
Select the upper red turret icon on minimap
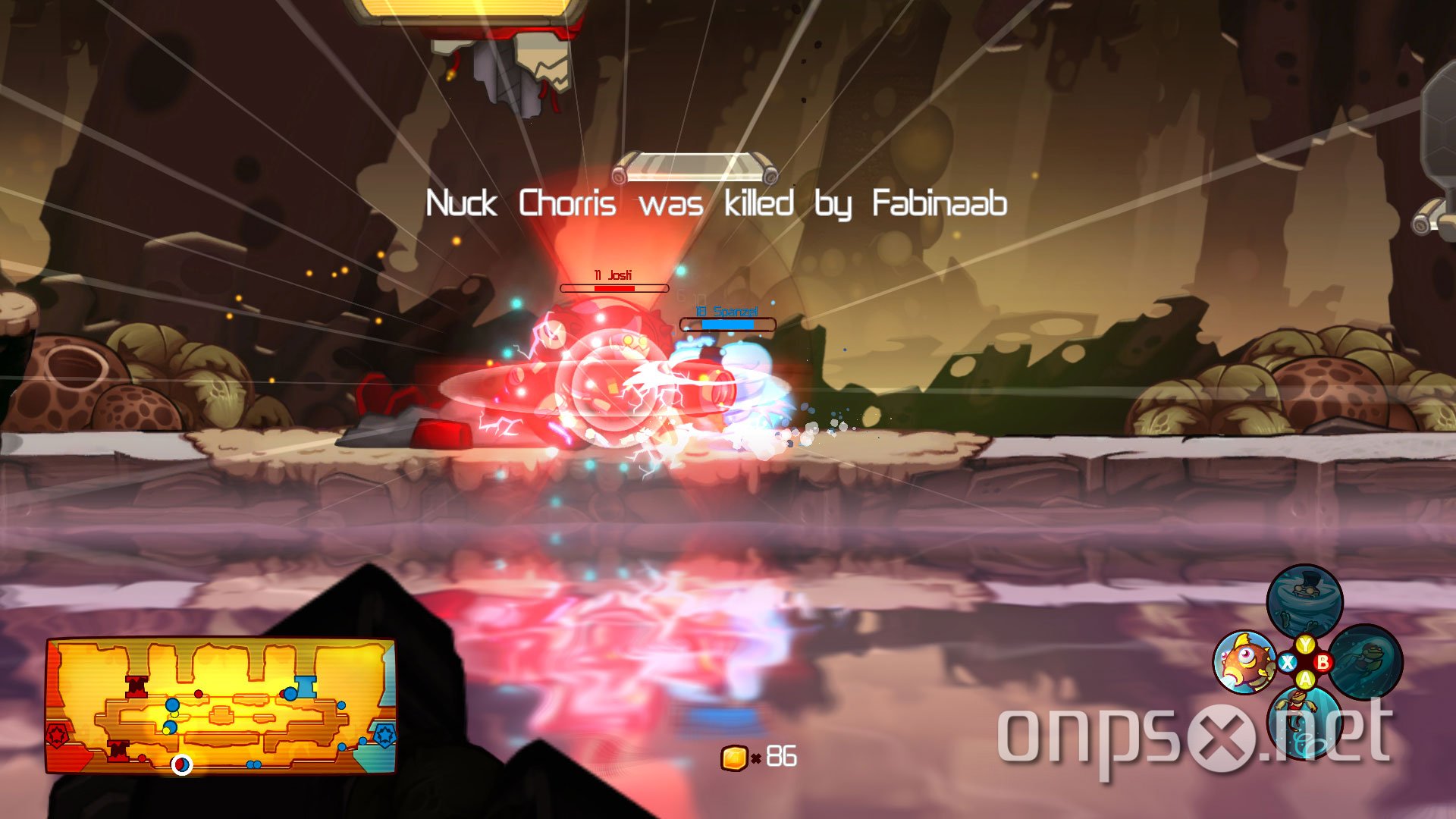tap(136, 687)
